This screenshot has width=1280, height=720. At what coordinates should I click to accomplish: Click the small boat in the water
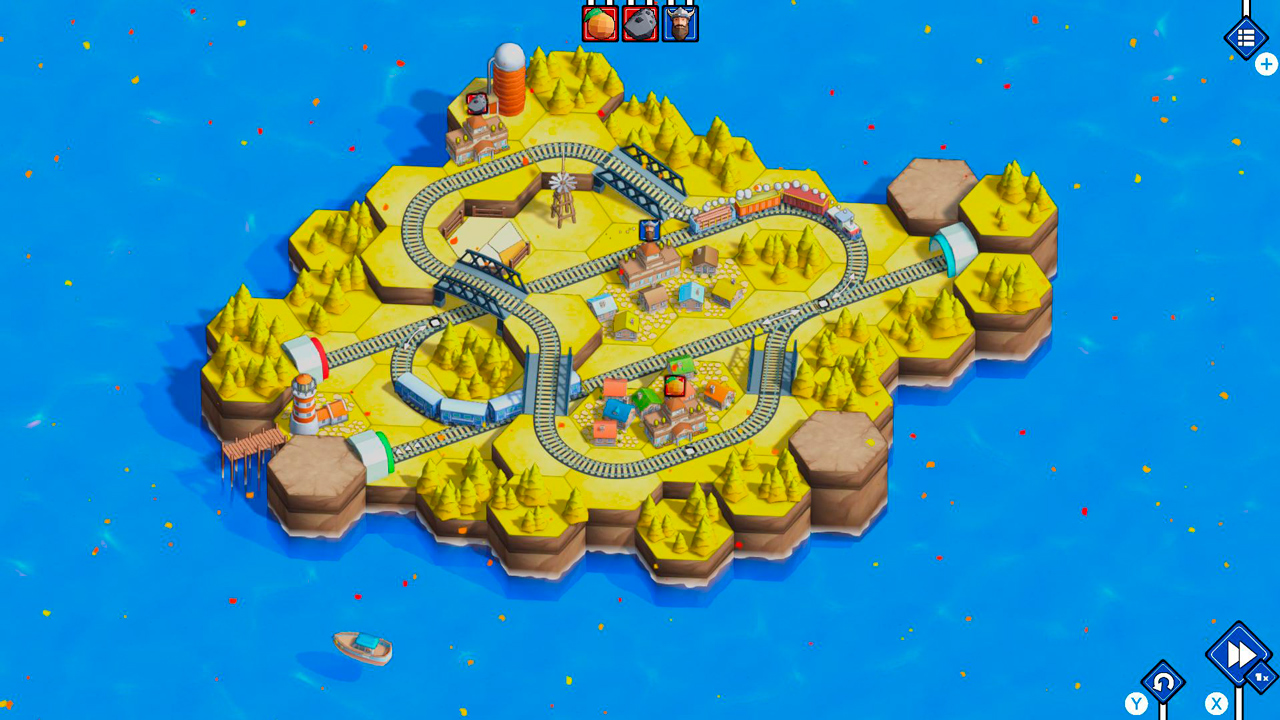pos(362,647)
